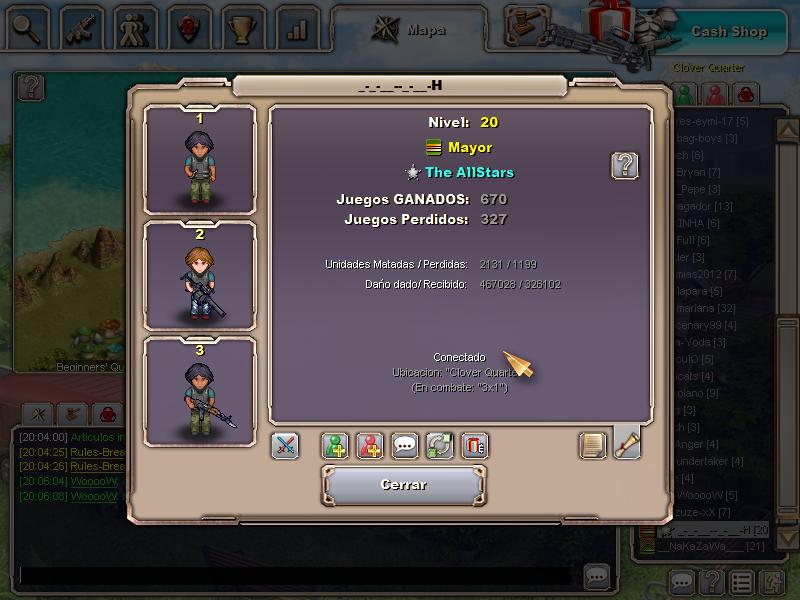This screenshot has height=600, width=800.
Task: Open the trophy tab in top bar
Action: tap(241, 29)
